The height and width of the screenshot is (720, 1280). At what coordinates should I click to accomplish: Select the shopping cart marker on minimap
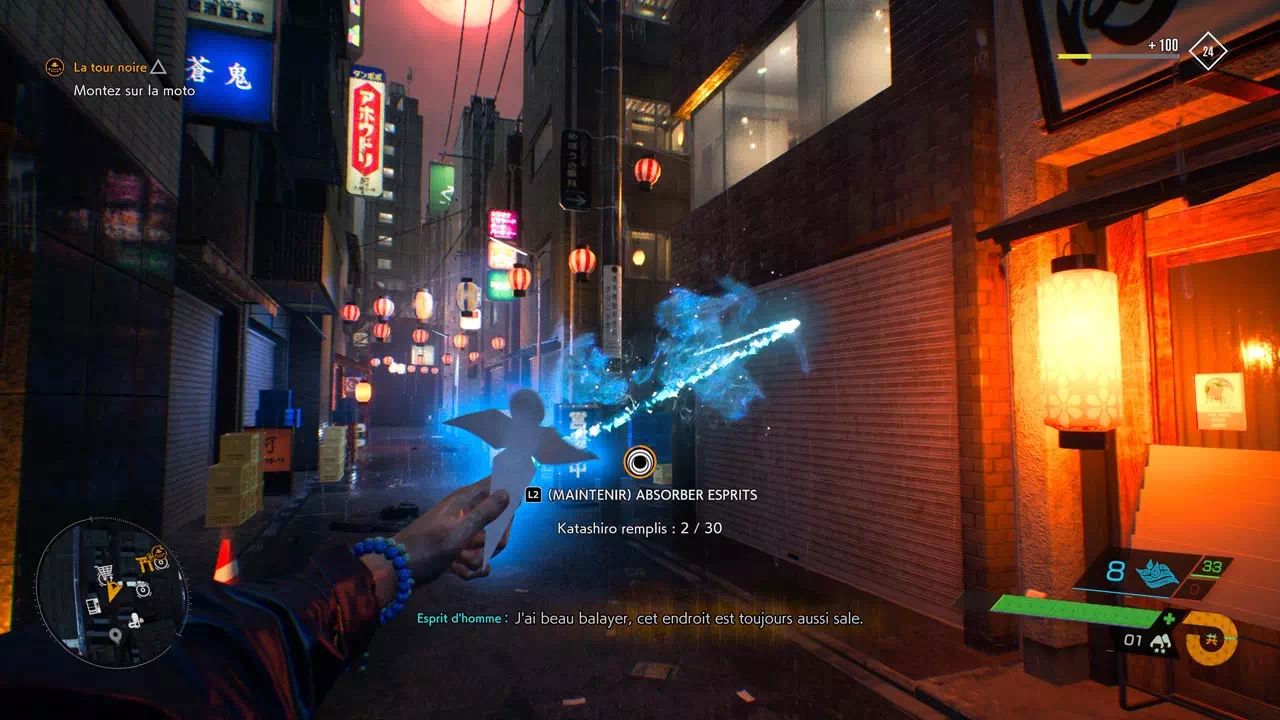click(x=103, y=572)
